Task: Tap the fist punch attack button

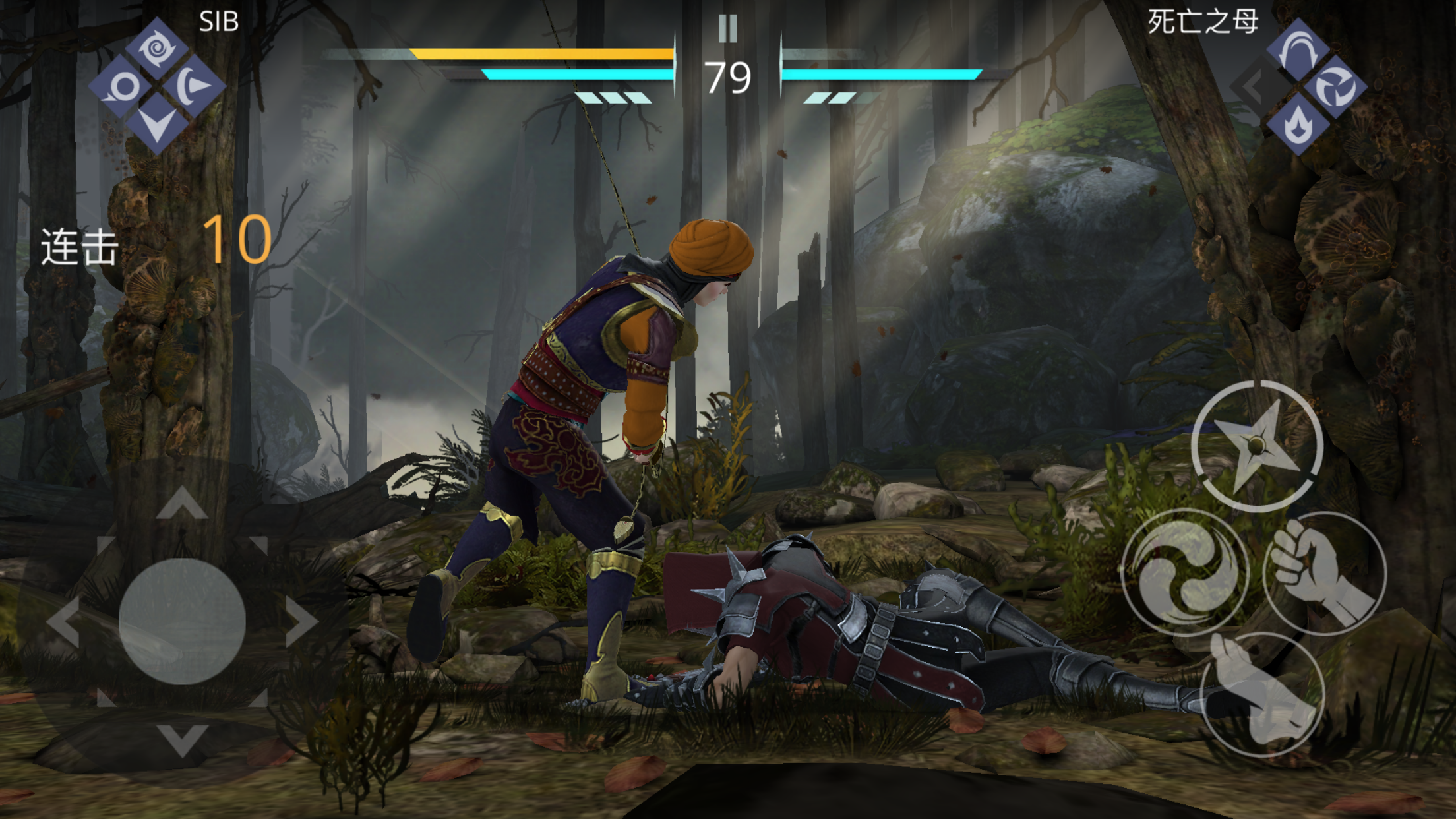Action: (1324, 573)
